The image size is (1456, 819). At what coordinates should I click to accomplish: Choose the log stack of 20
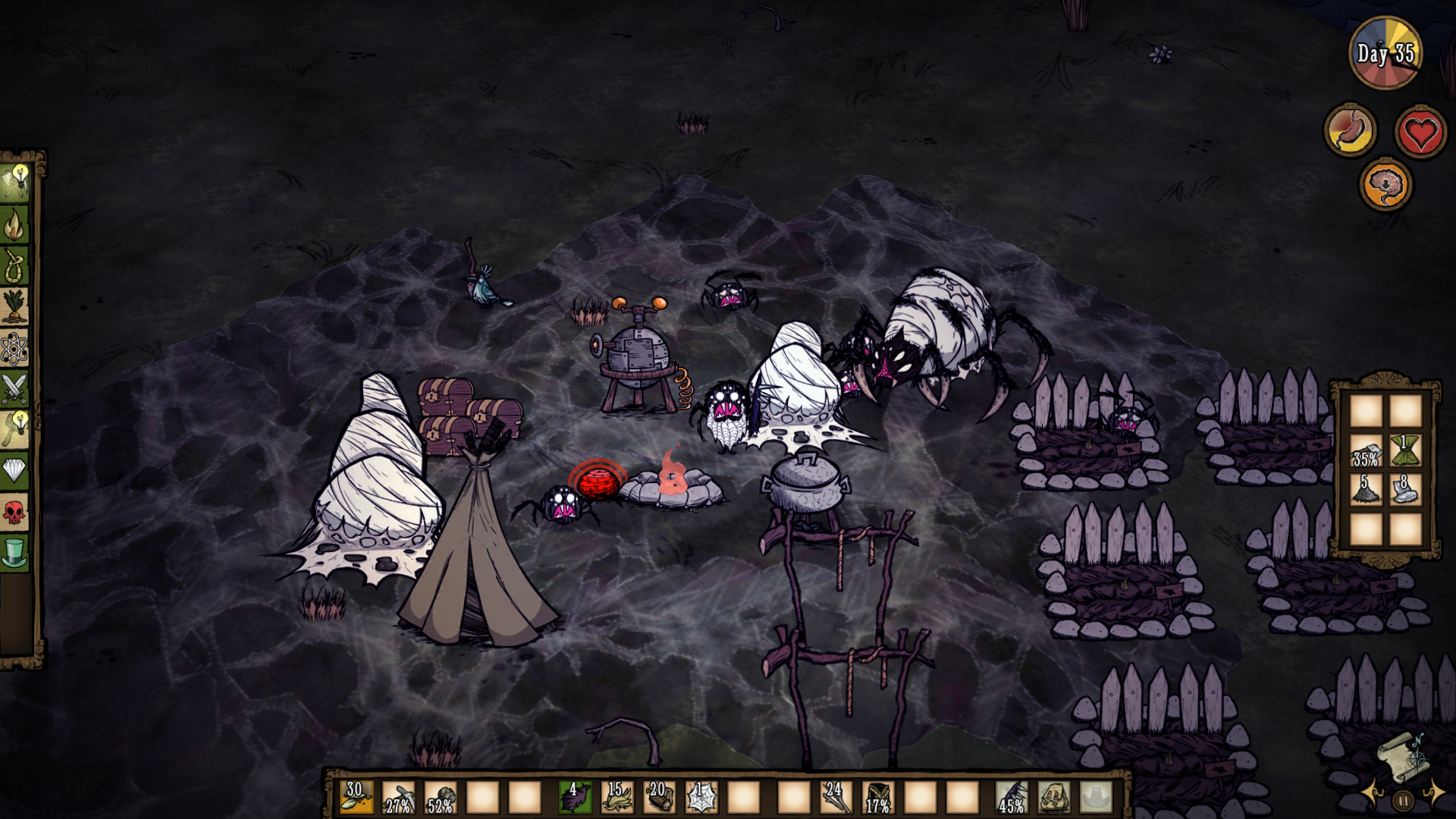659,797
